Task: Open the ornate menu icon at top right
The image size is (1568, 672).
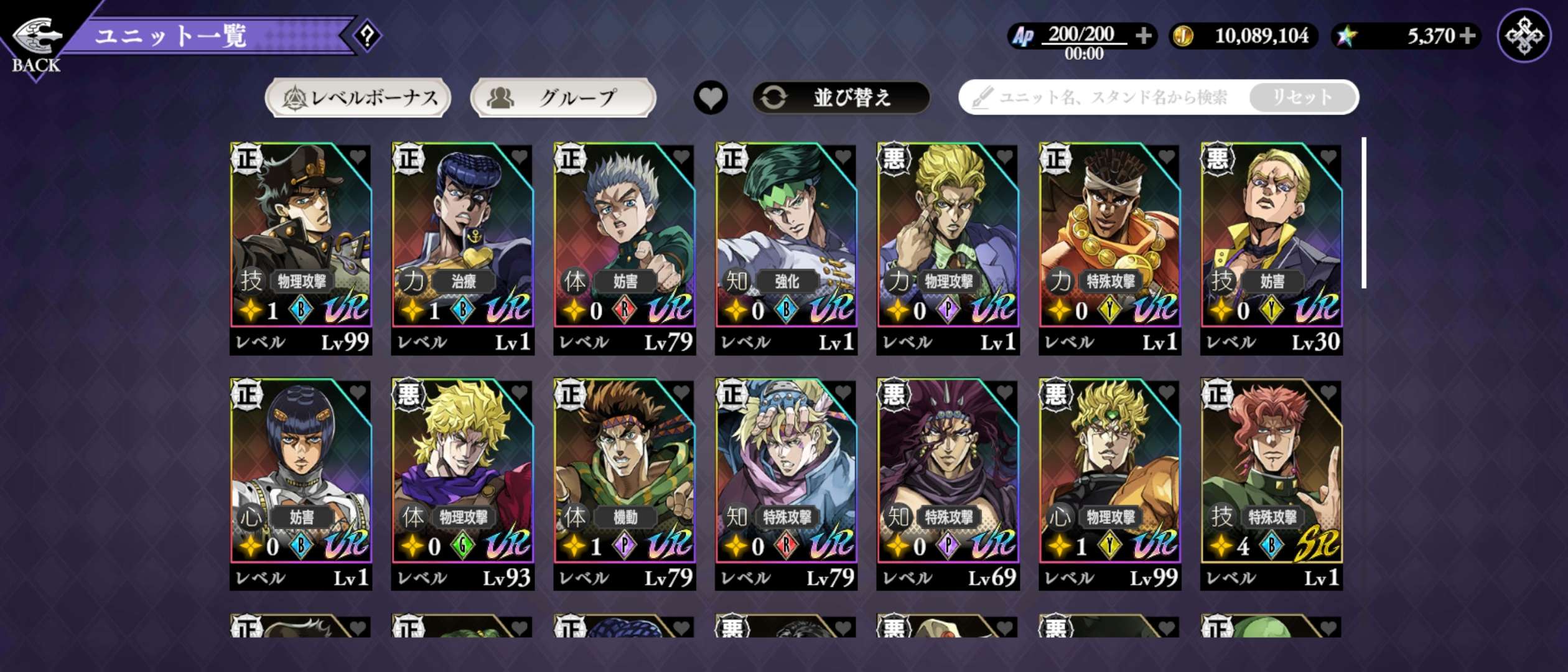Action: pos(1524,36)
